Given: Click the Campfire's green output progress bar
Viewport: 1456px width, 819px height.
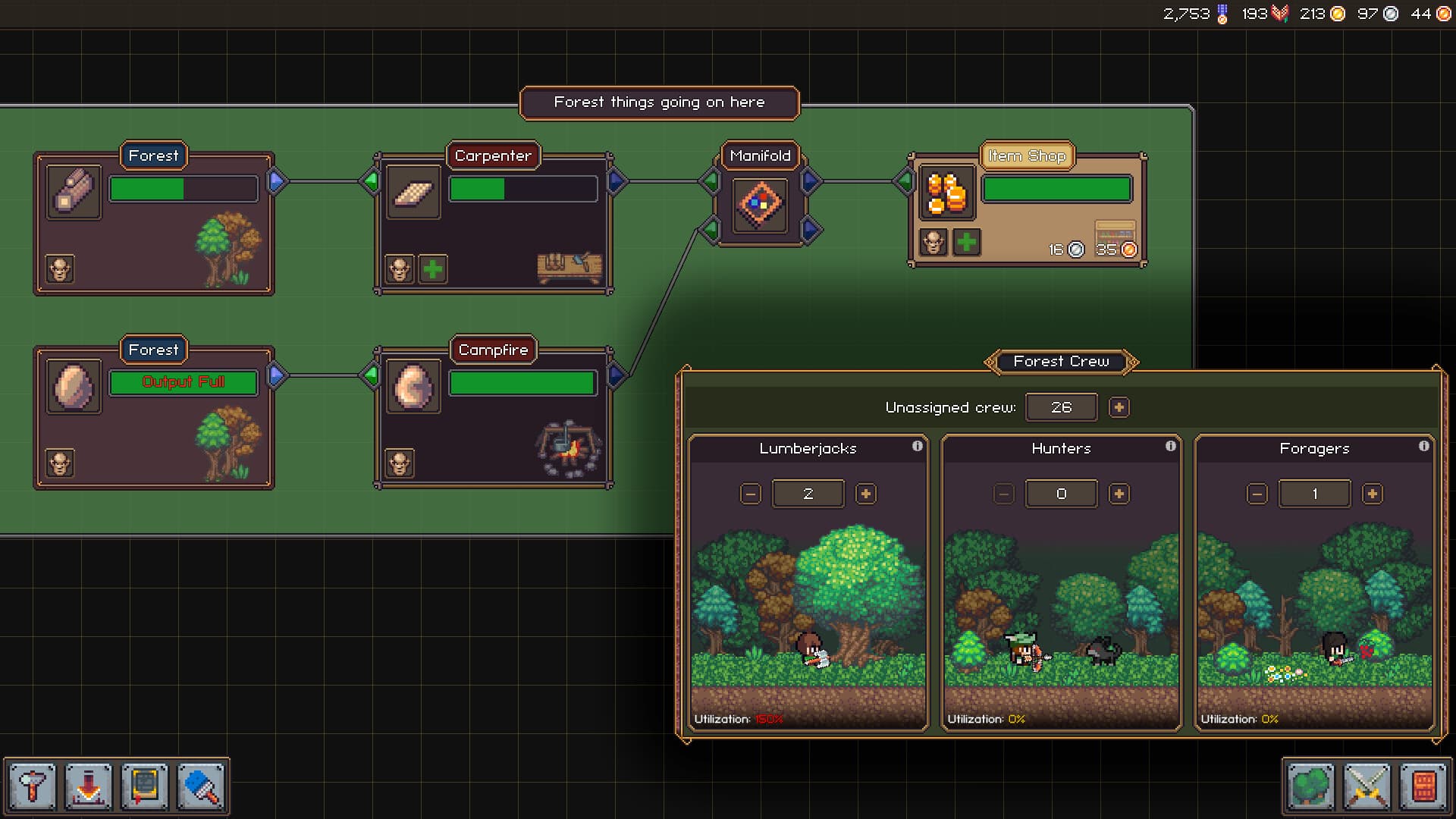Looking at the screenshot, I should 522,382.
